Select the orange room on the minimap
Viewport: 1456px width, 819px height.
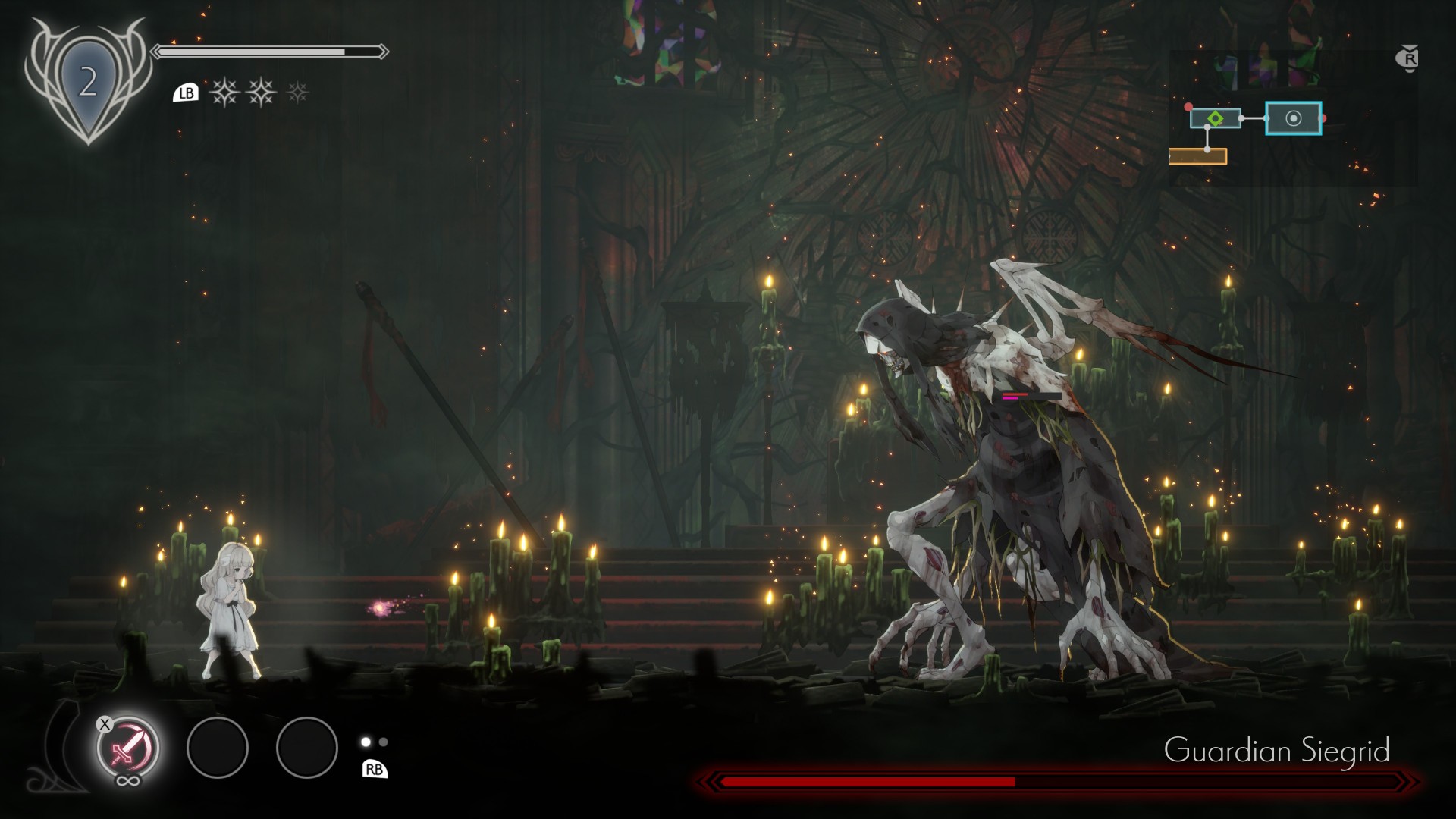tap(1197, 156)
